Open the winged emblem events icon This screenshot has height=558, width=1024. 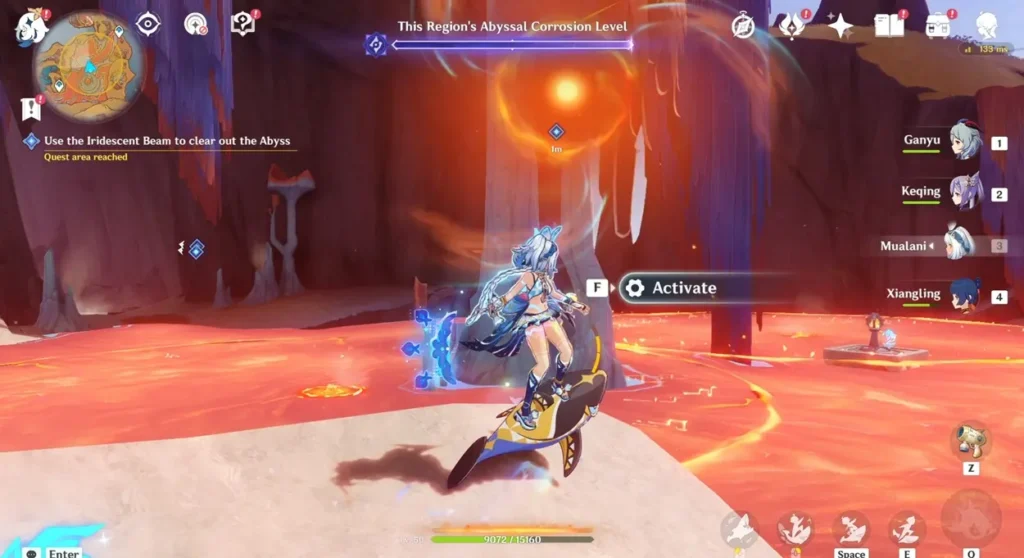[x=792, y=26]
